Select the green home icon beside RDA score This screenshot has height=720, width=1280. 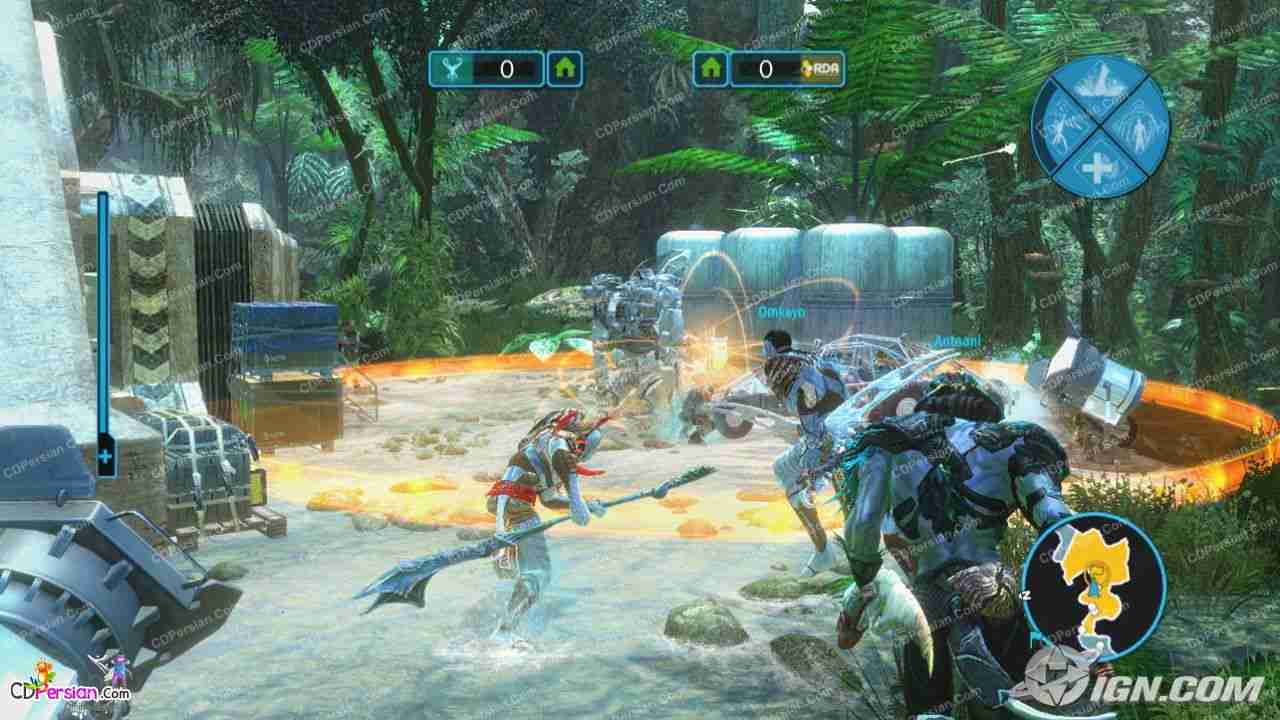coord(712,69)
